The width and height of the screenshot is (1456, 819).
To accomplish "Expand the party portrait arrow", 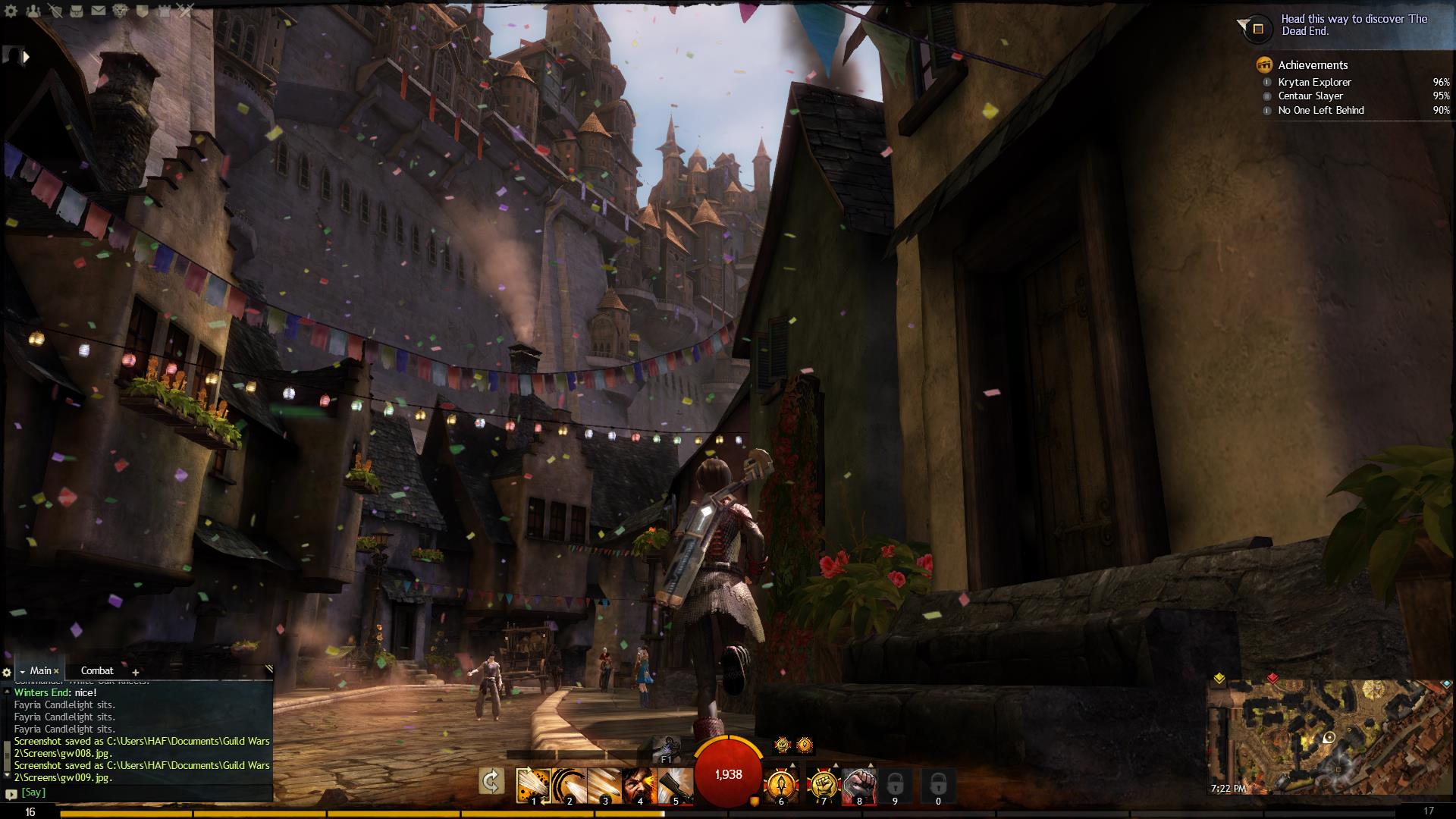I will [27, 56].
